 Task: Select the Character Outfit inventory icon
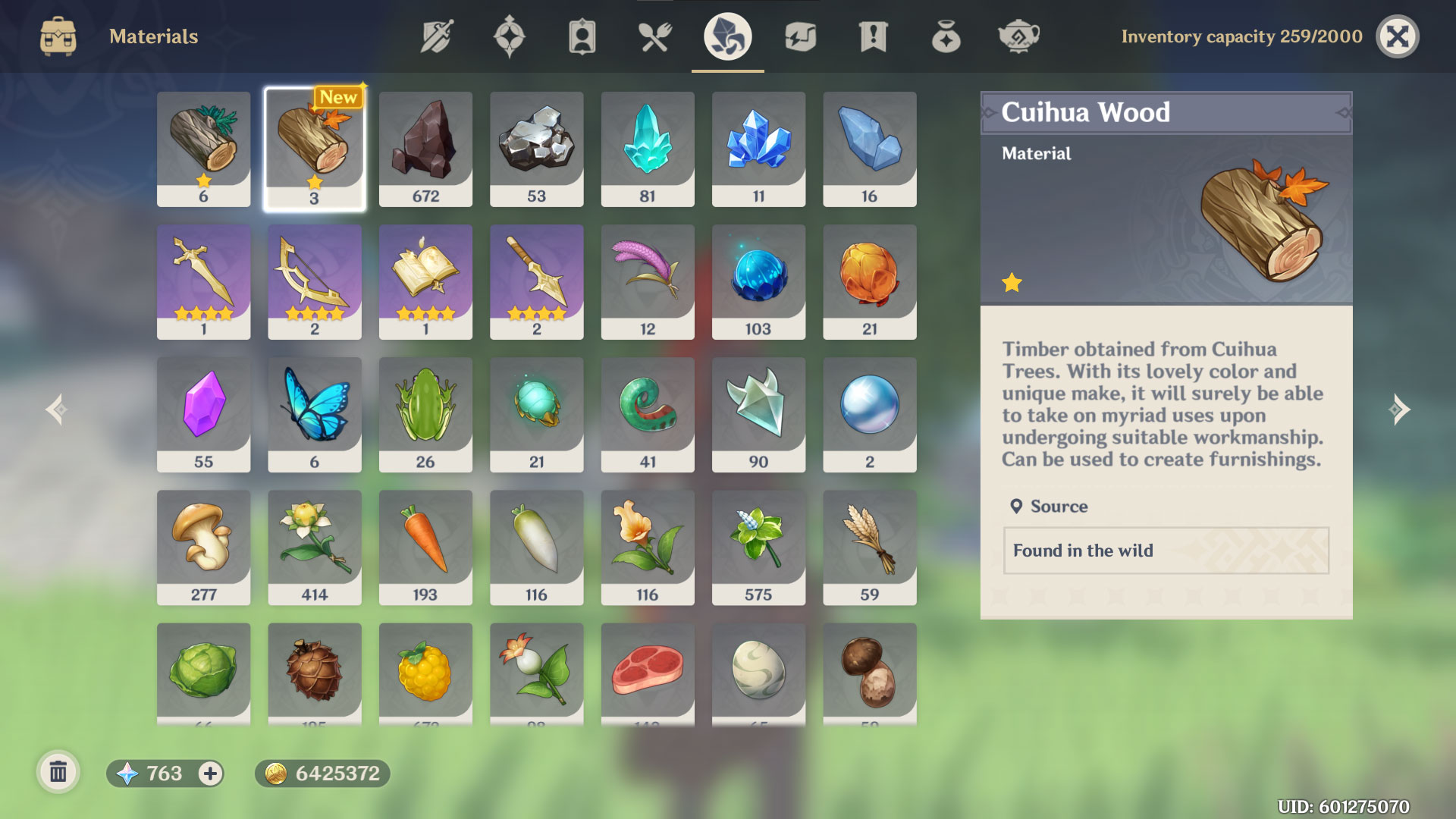[x=582, y=36]
